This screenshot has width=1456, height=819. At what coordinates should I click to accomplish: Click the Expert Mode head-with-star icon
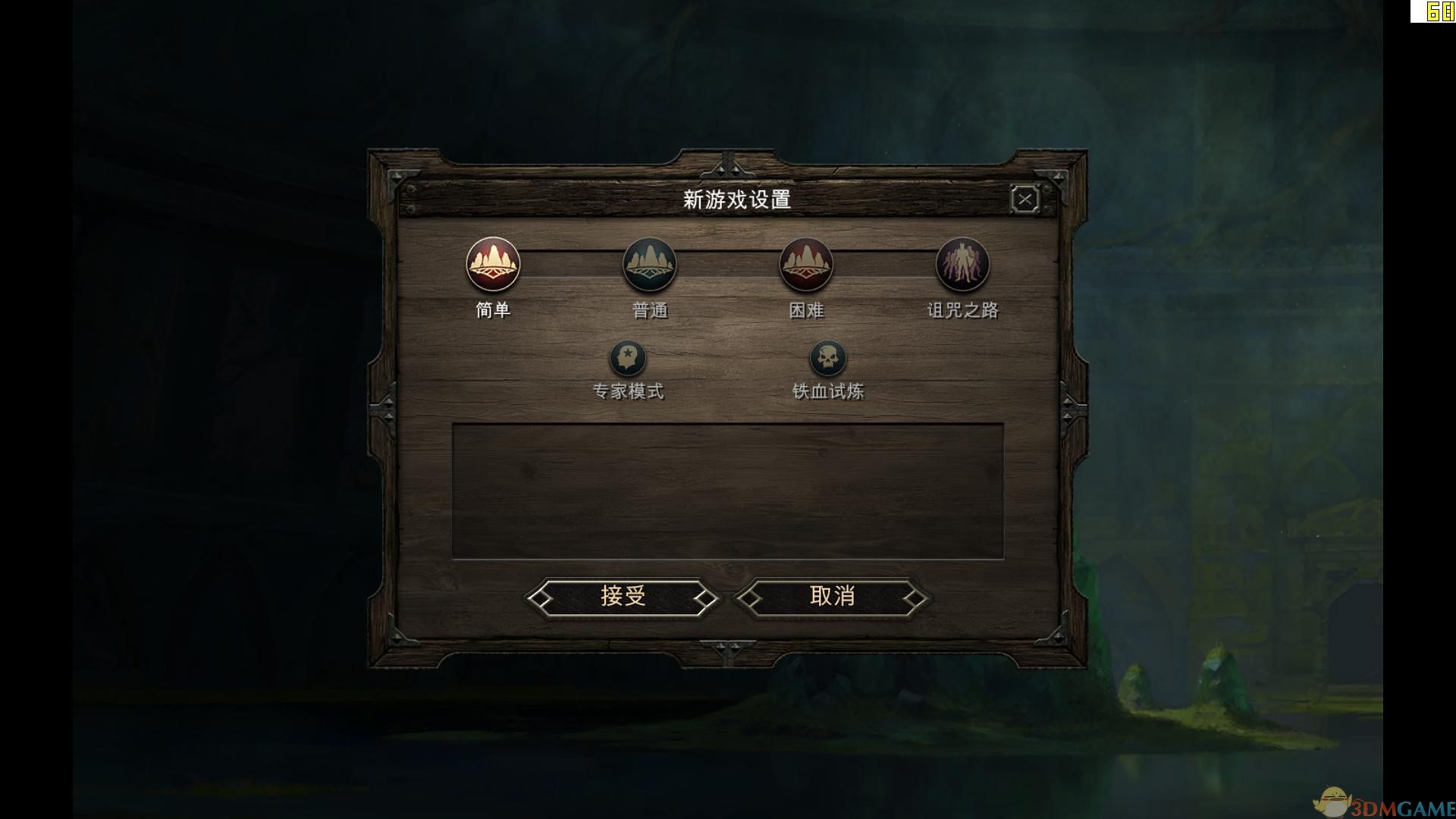(627, 358)
